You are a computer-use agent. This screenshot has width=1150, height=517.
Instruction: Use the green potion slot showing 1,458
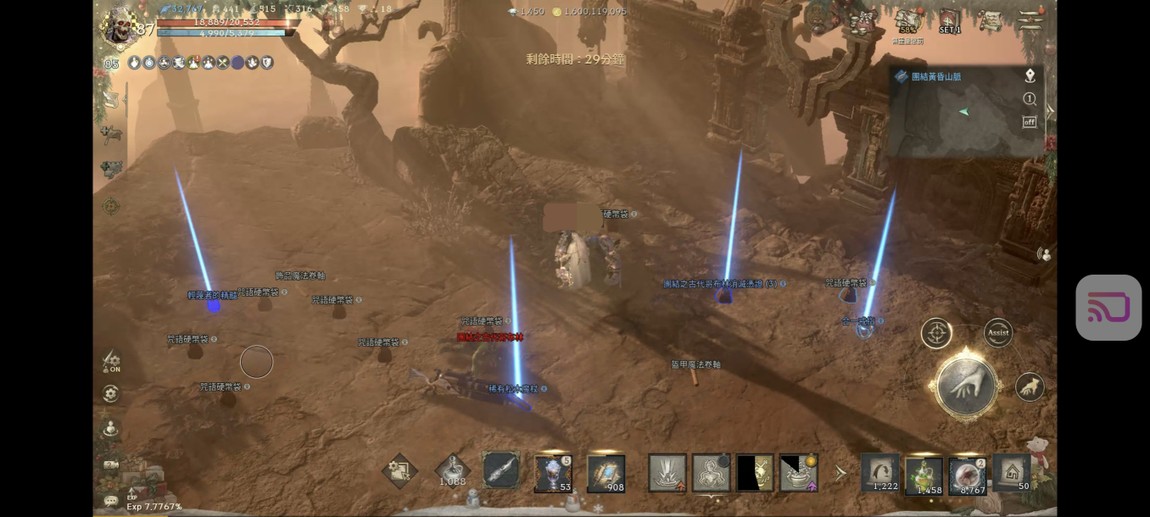point(924,474)
